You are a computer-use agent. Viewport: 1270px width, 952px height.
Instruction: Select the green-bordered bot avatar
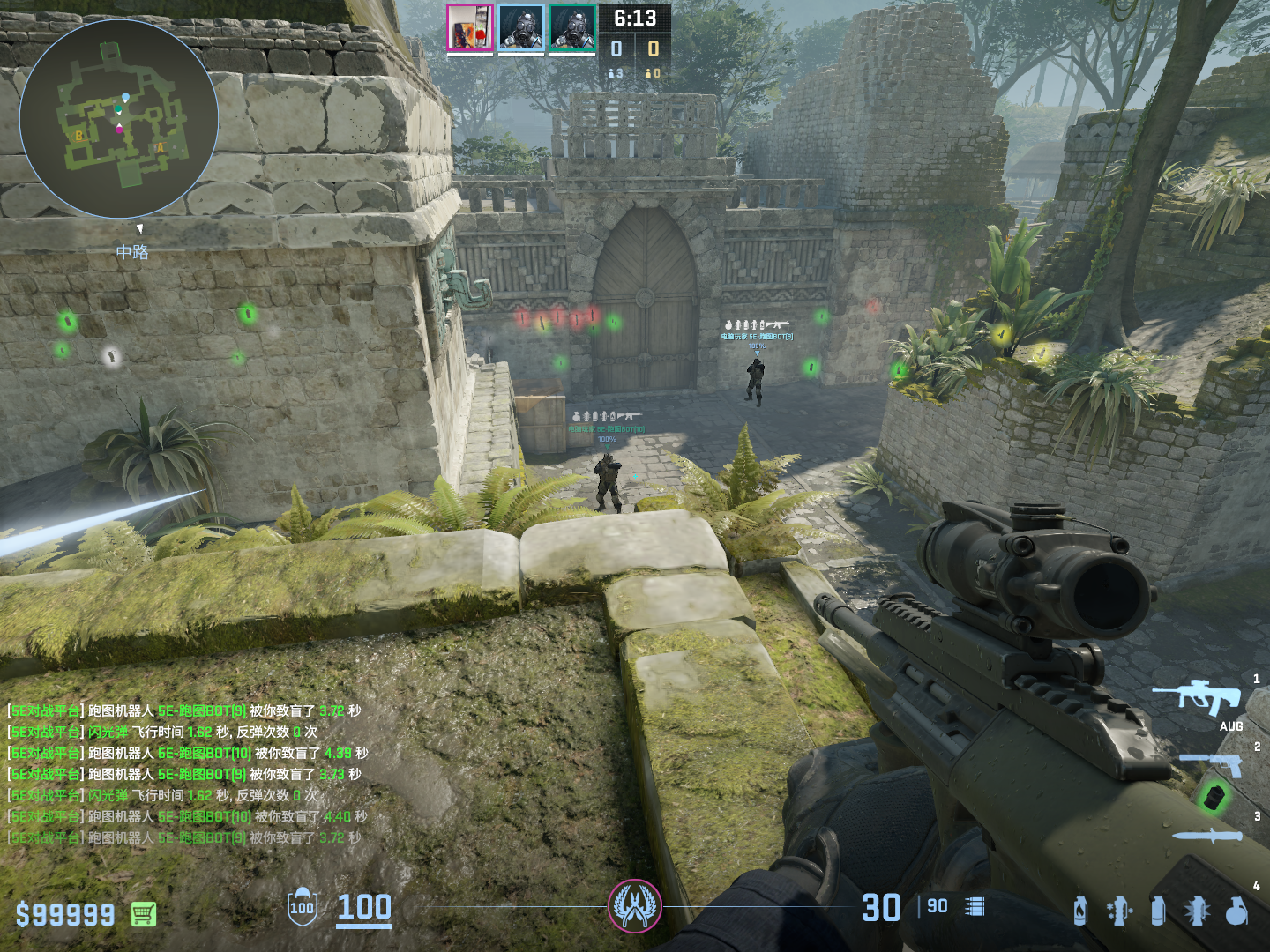572,28
